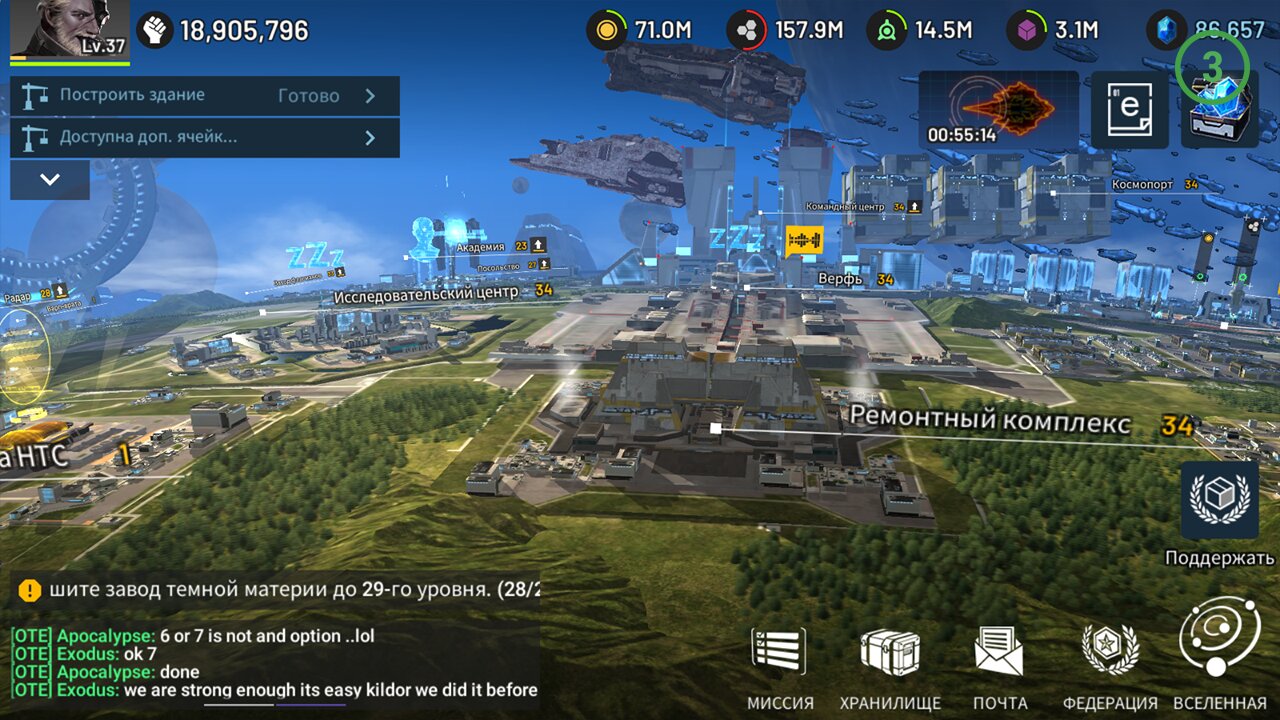Tap the blue crystal currency icon
The height and width of the screenshot is (720, 1280).
(1163, 30)
